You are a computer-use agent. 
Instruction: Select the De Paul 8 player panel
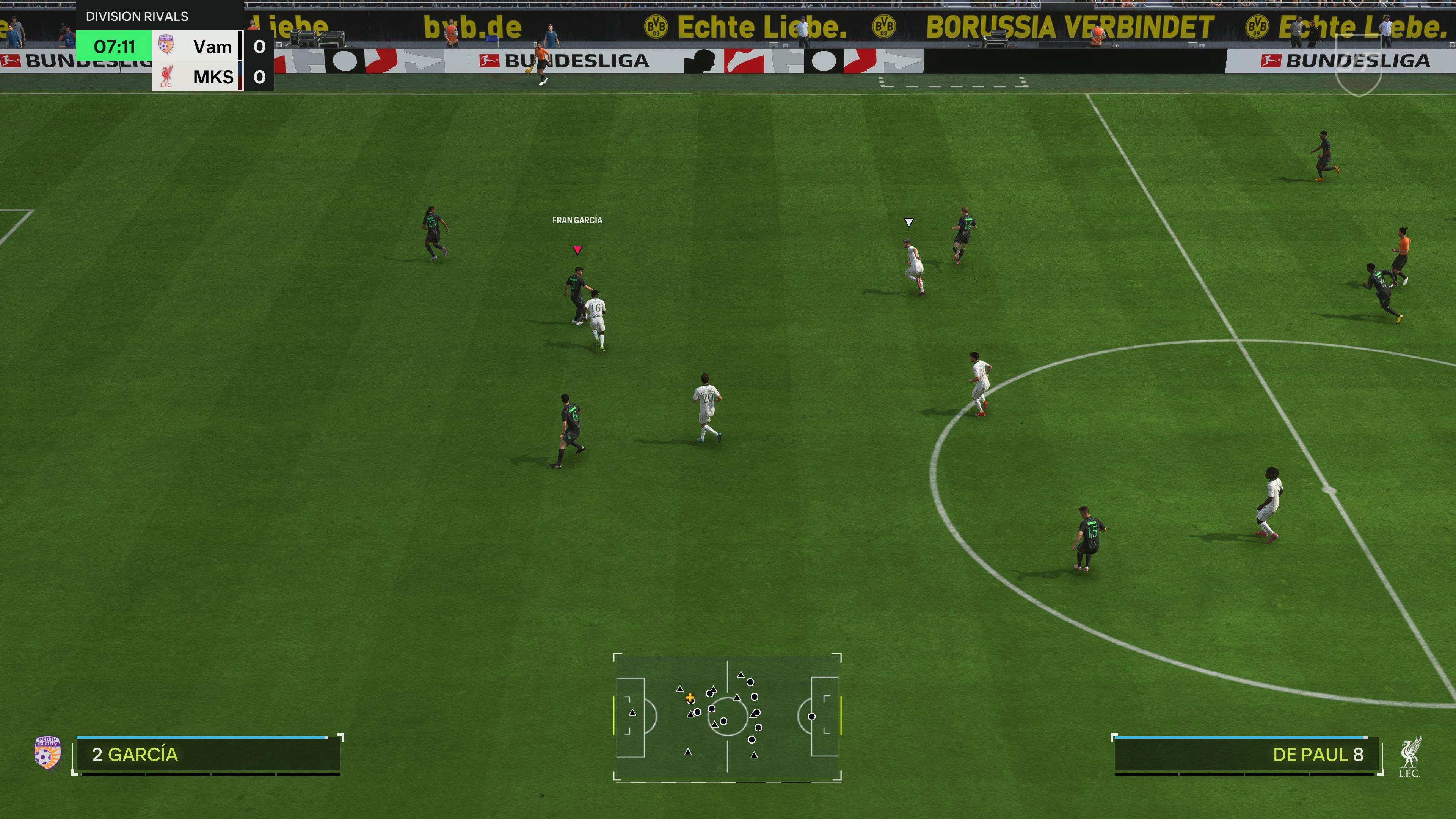pos(1246,755)
